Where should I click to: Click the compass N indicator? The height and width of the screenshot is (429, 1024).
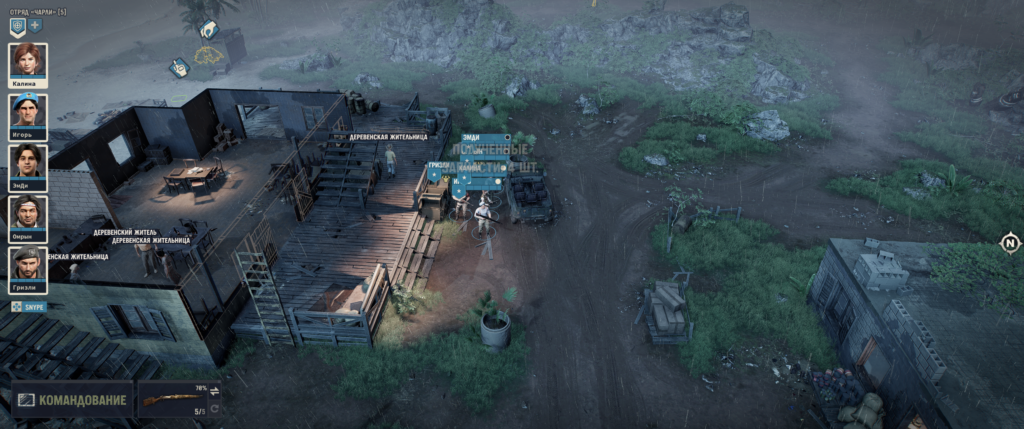(1010, 243)
